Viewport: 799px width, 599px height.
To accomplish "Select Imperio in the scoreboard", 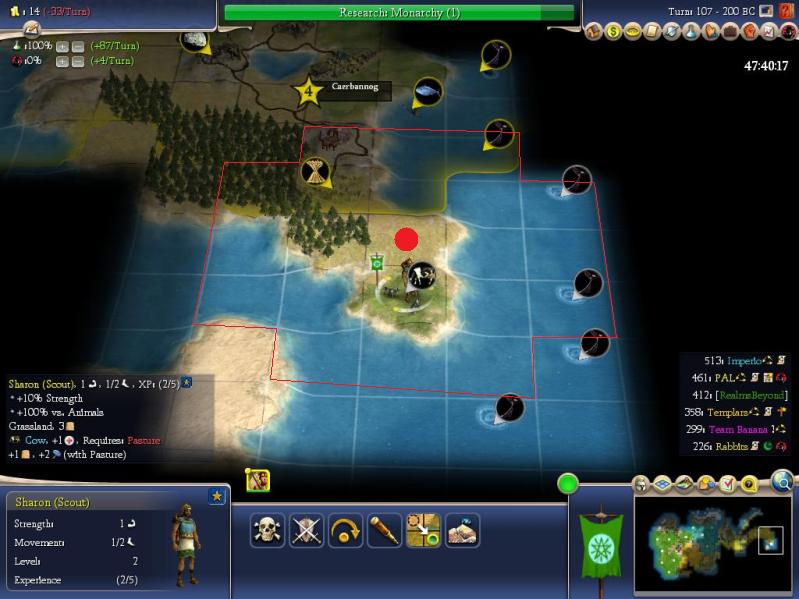I will 744,360.
